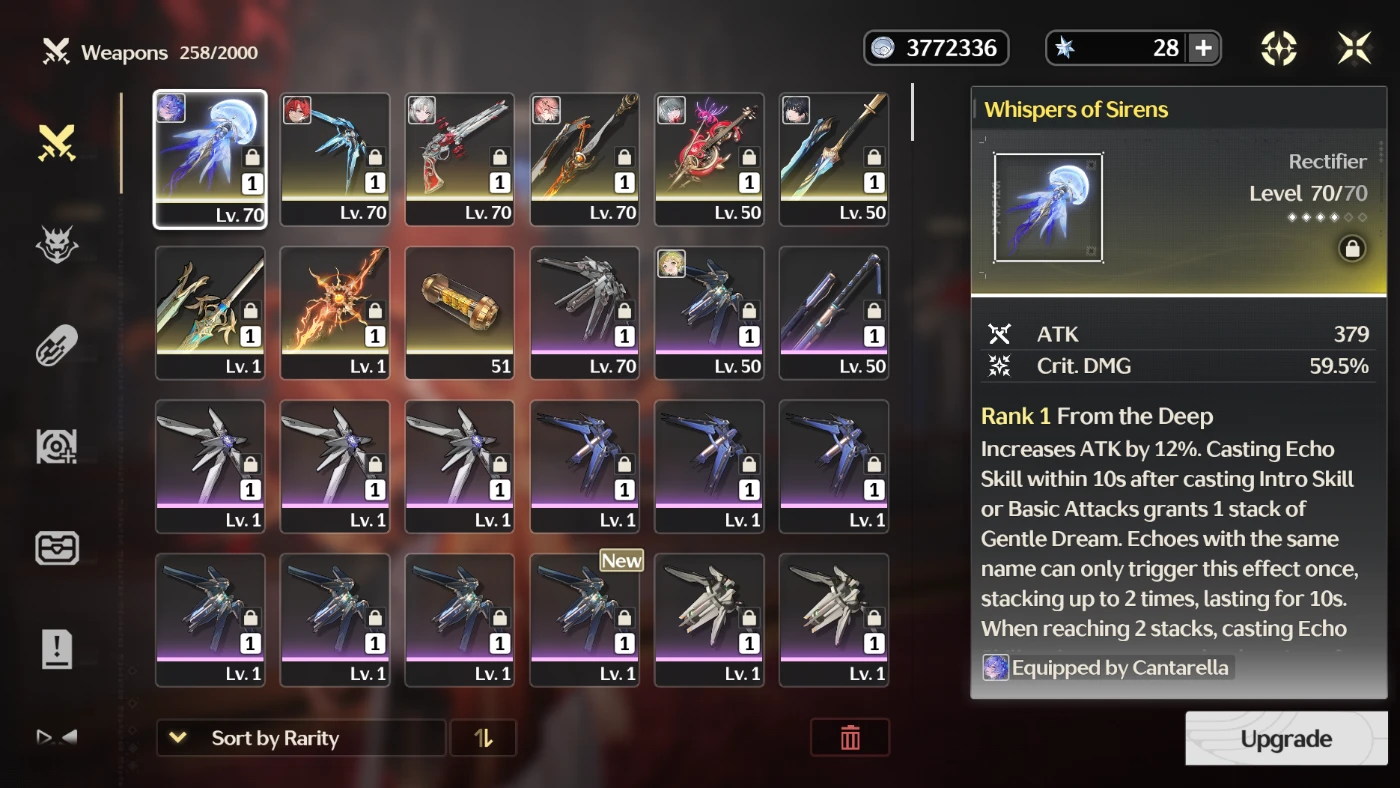Toggle the lock icon on weapon details

pos(1351,249)
